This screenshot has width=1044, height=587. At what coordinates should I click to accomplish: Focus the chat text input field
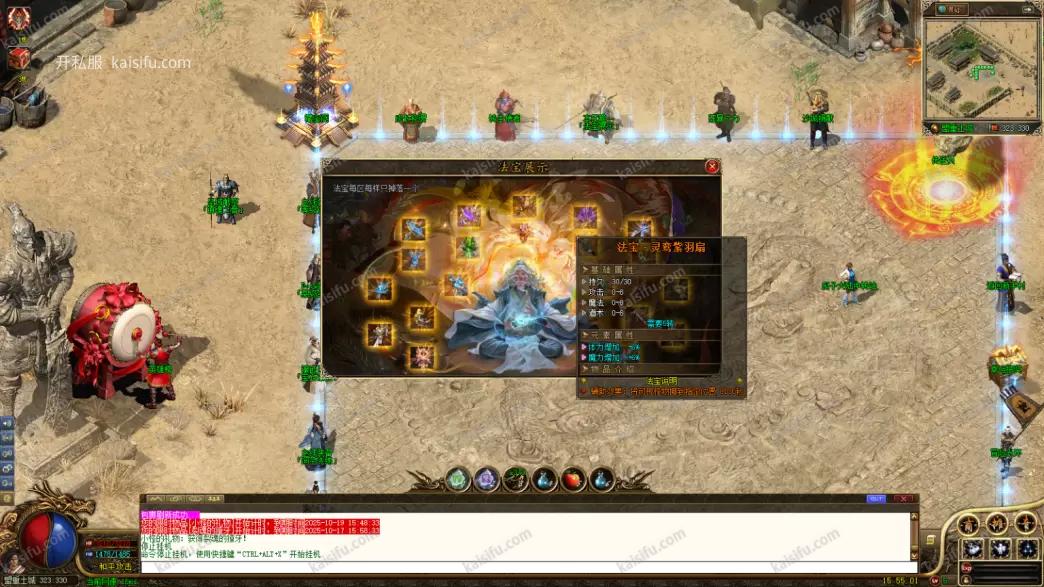tap(520, 567)
